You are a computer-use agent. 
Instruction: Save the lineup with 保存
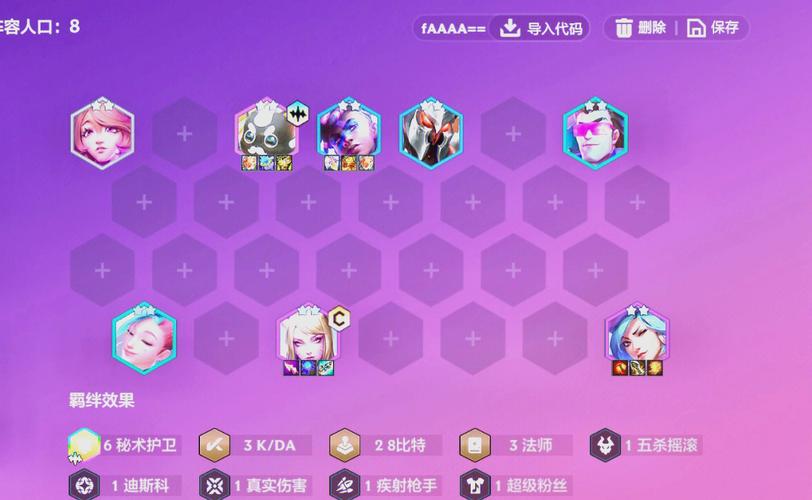(x=714, y=28)
